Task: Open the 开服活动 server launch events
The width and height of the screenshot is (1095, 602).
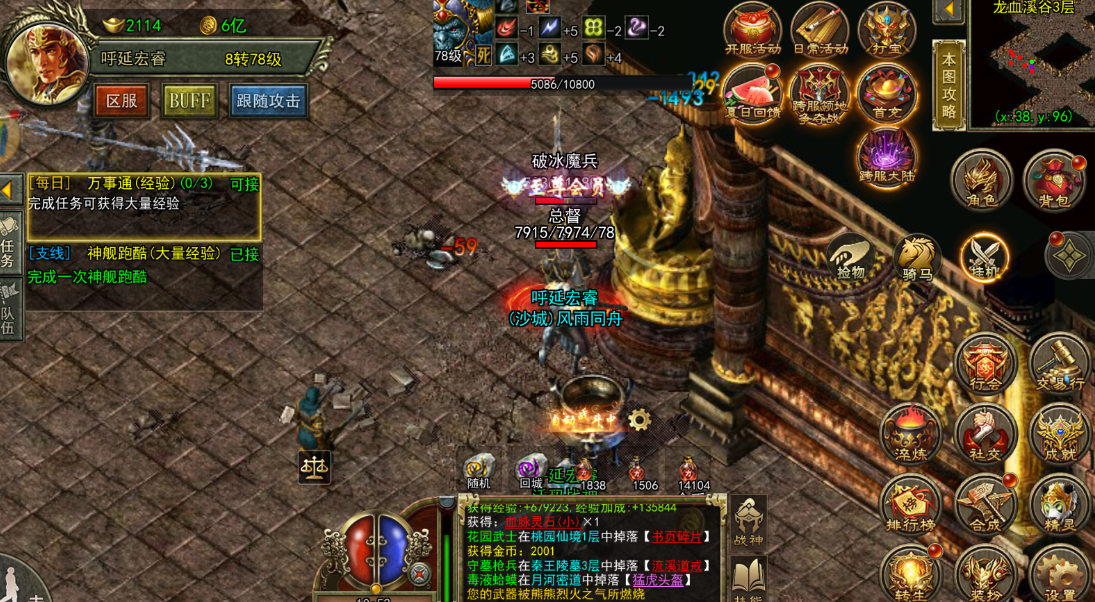Action: tap(753, 28)
